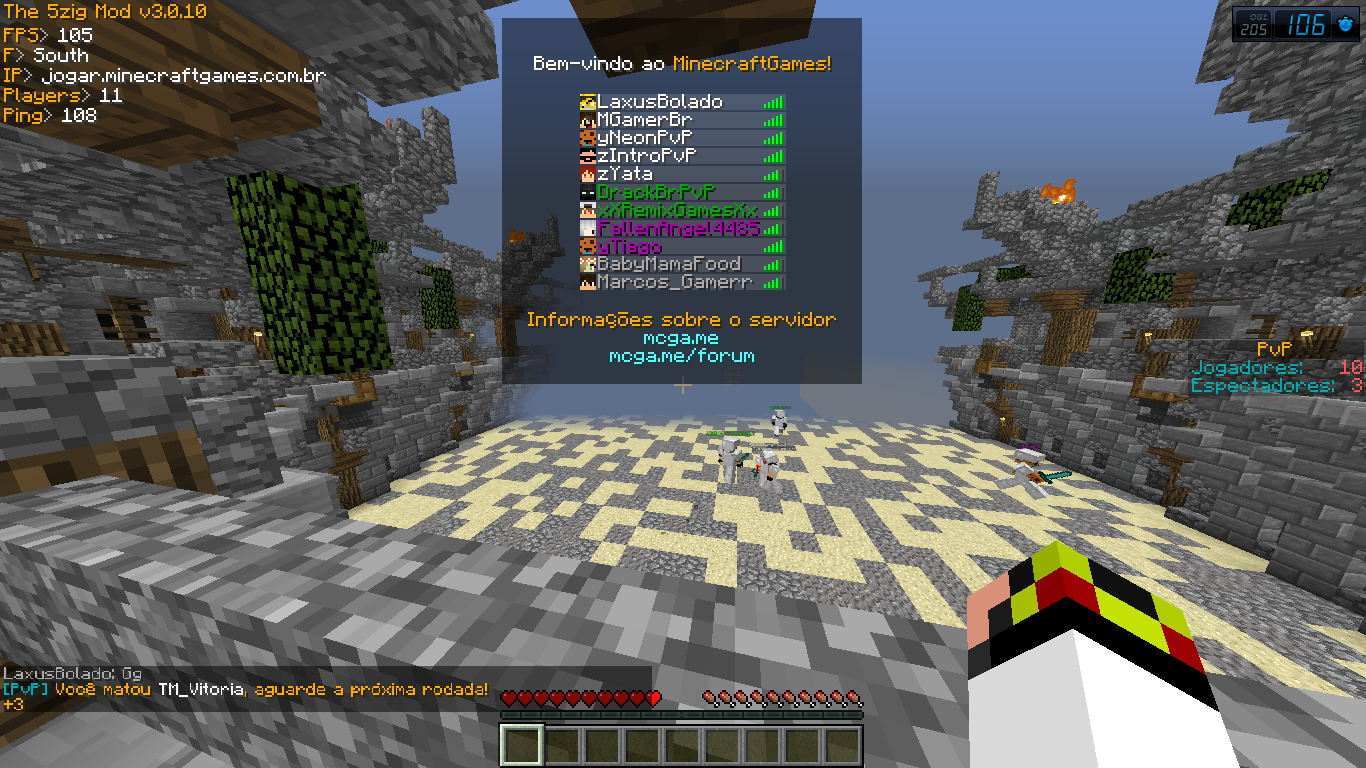The height and width of the screenshot is (768, 1366).
Task: Pick zYata from the player list
Action: pos(625,174)
